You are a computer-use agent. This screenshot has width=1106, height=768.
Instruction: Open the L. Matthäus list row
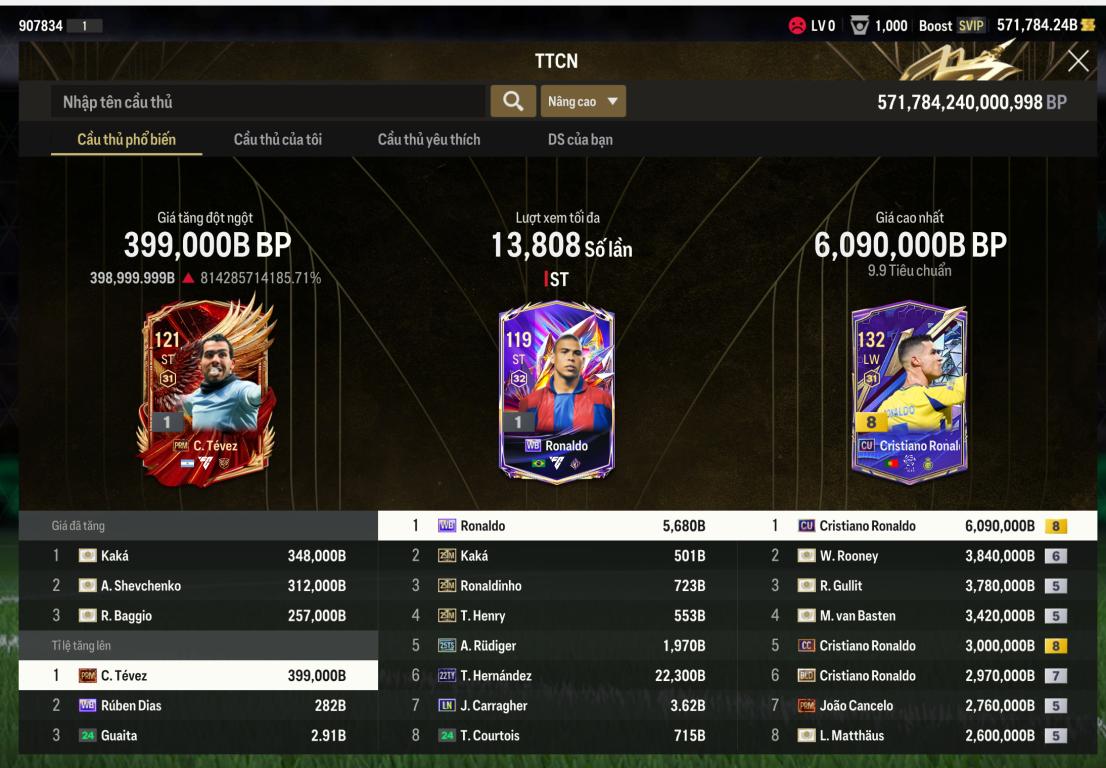916,736
